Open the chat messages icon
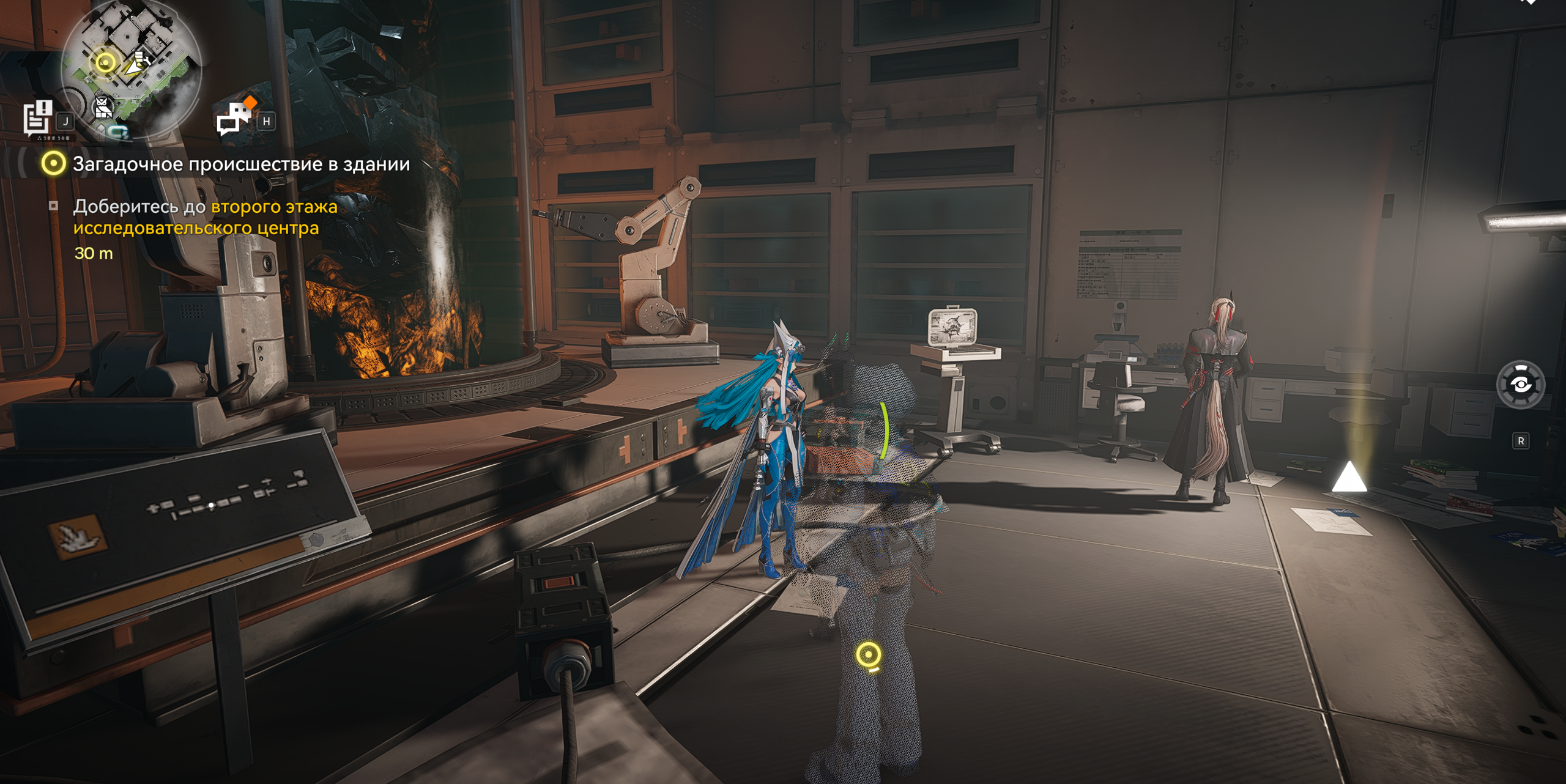Viewport: 1566px width, 784px height. [235, 117]
